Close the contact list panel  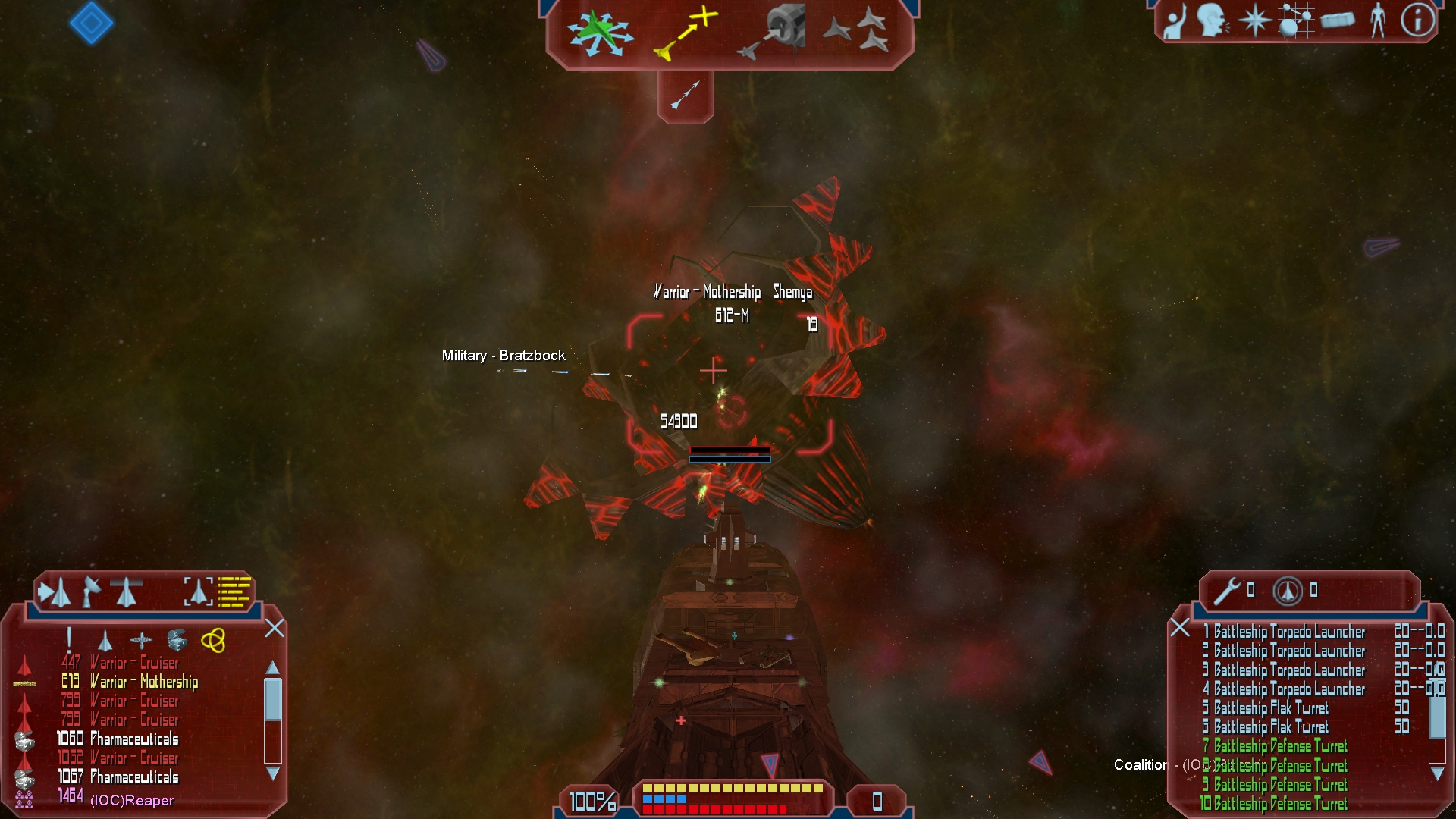275,628
